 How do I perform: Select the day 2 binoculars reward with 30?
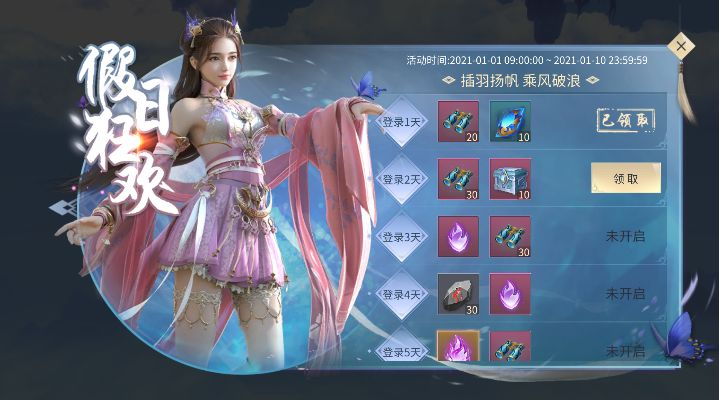click(458, 179)
